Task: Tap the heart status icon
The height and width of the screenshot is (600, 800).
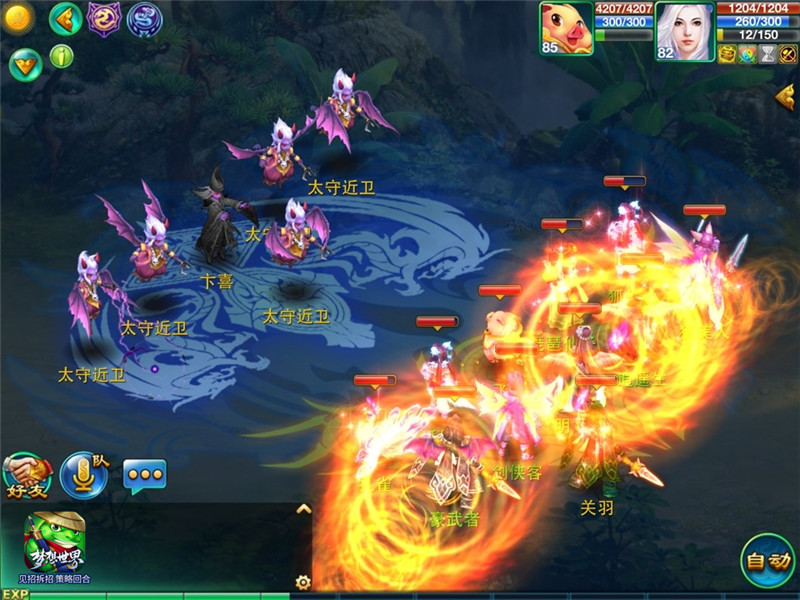Action: 747,54
